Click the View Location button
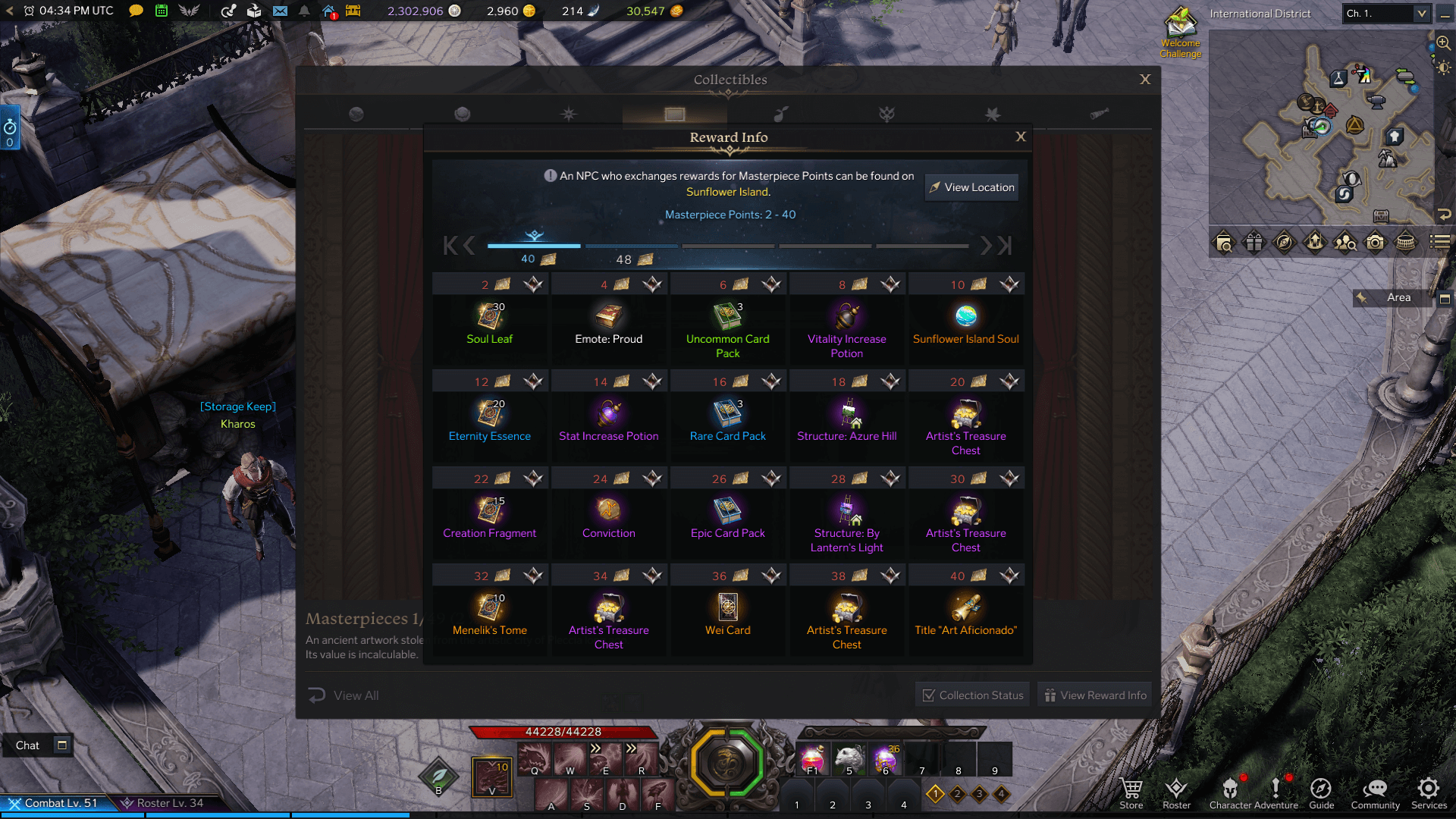The height and width of the screenshot is (819, 1456). pos(971,187)
